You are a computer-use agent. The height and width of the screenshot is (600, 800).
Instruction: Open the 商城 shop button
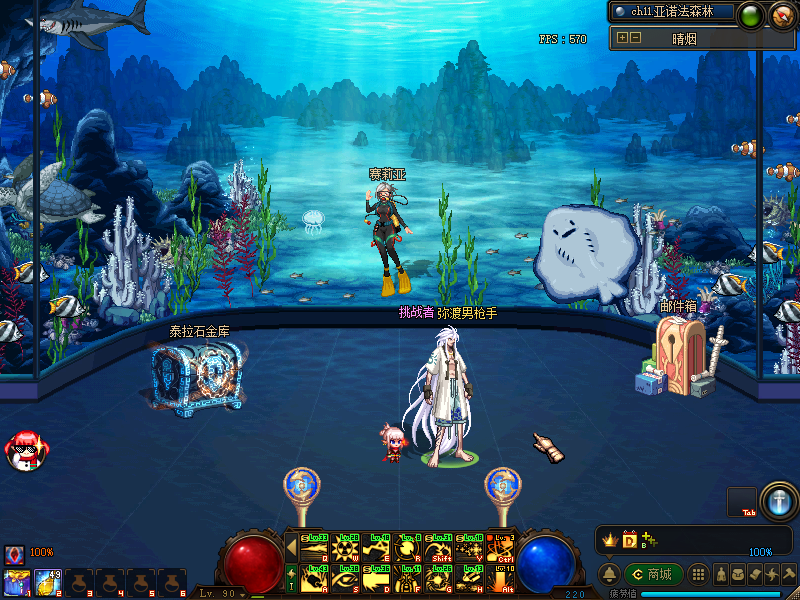(654, 575)
